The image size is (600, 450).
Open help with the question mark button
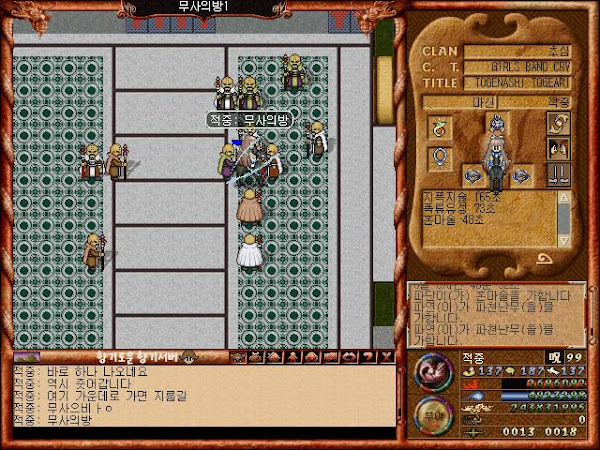click(369, 357)
